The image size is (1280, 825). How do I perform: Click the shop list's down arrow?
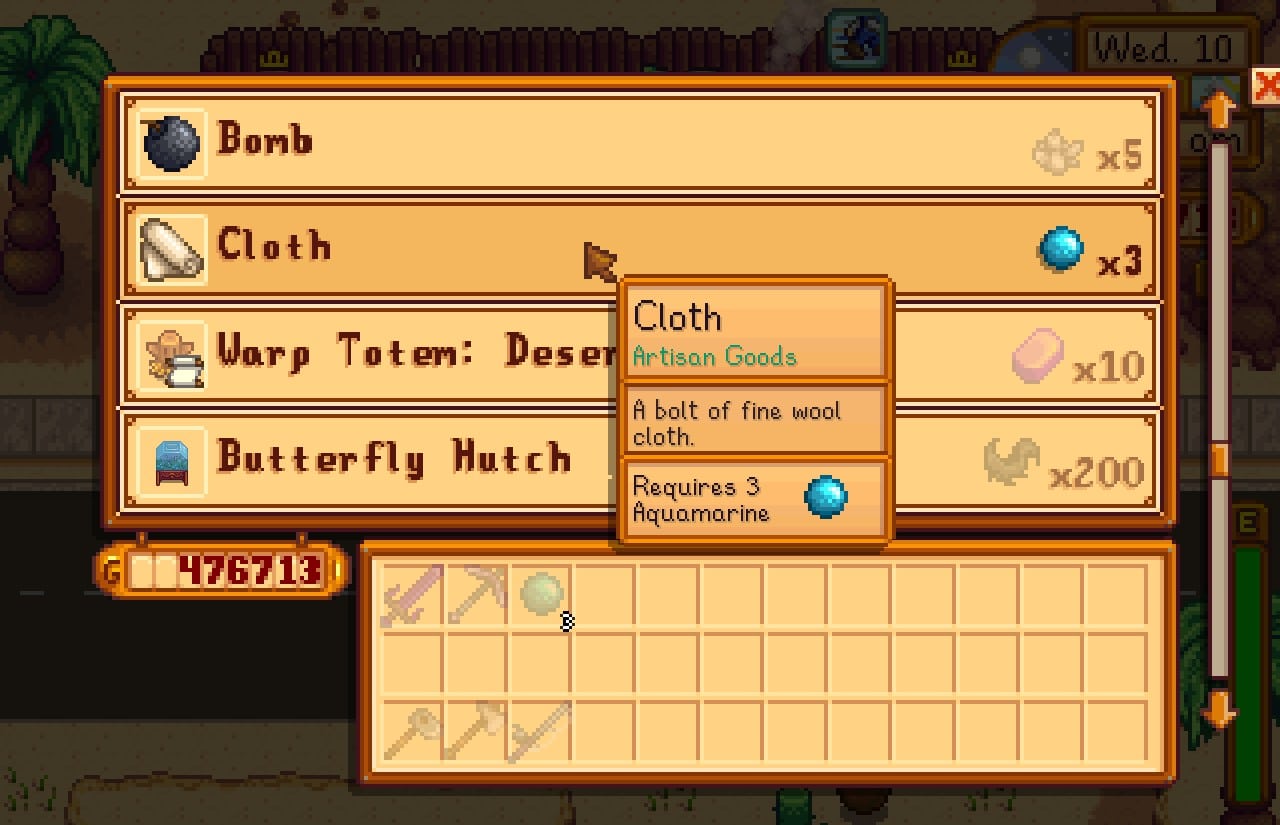(x=1219, y=712)
